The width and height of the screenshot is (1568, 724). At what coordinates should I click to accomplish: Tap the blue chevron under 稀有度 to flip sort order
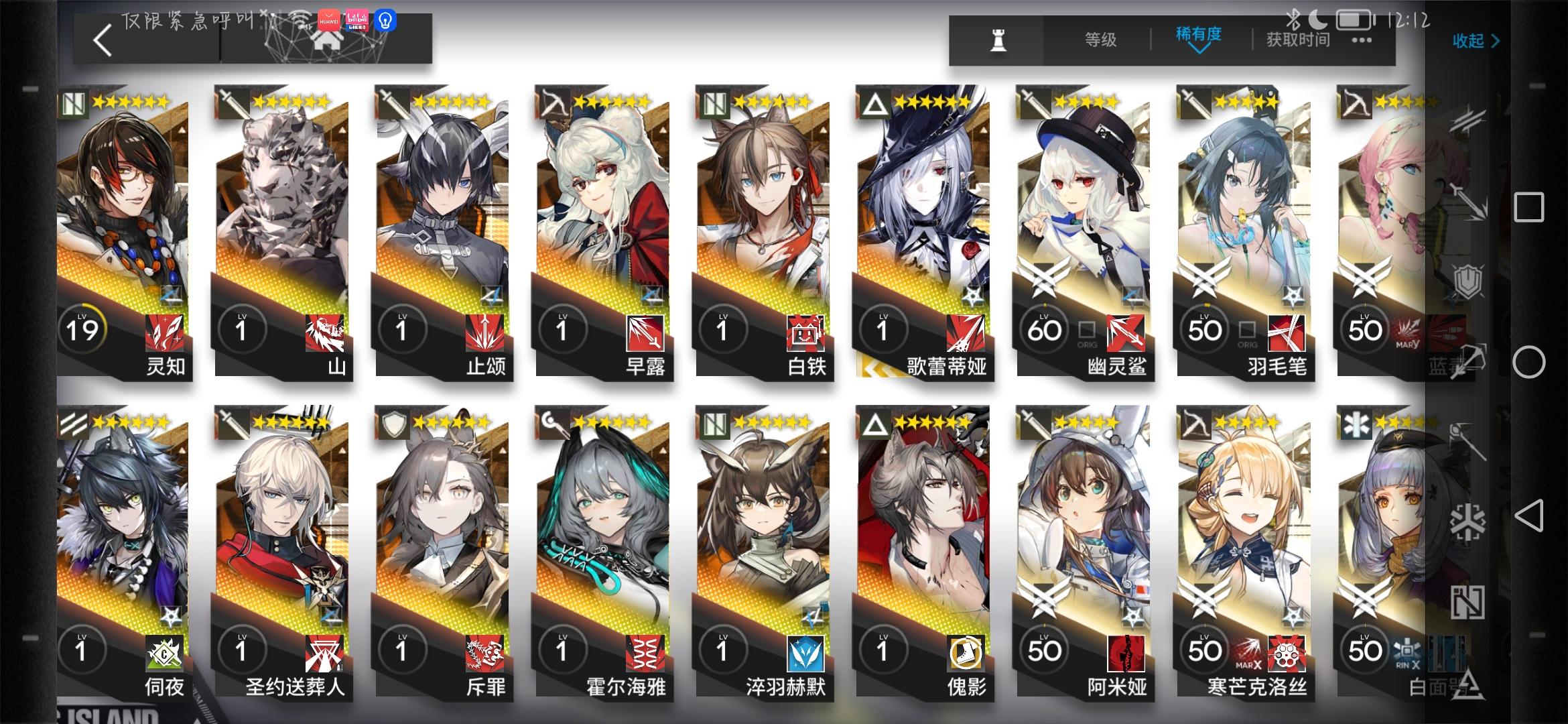[1199, 52]
